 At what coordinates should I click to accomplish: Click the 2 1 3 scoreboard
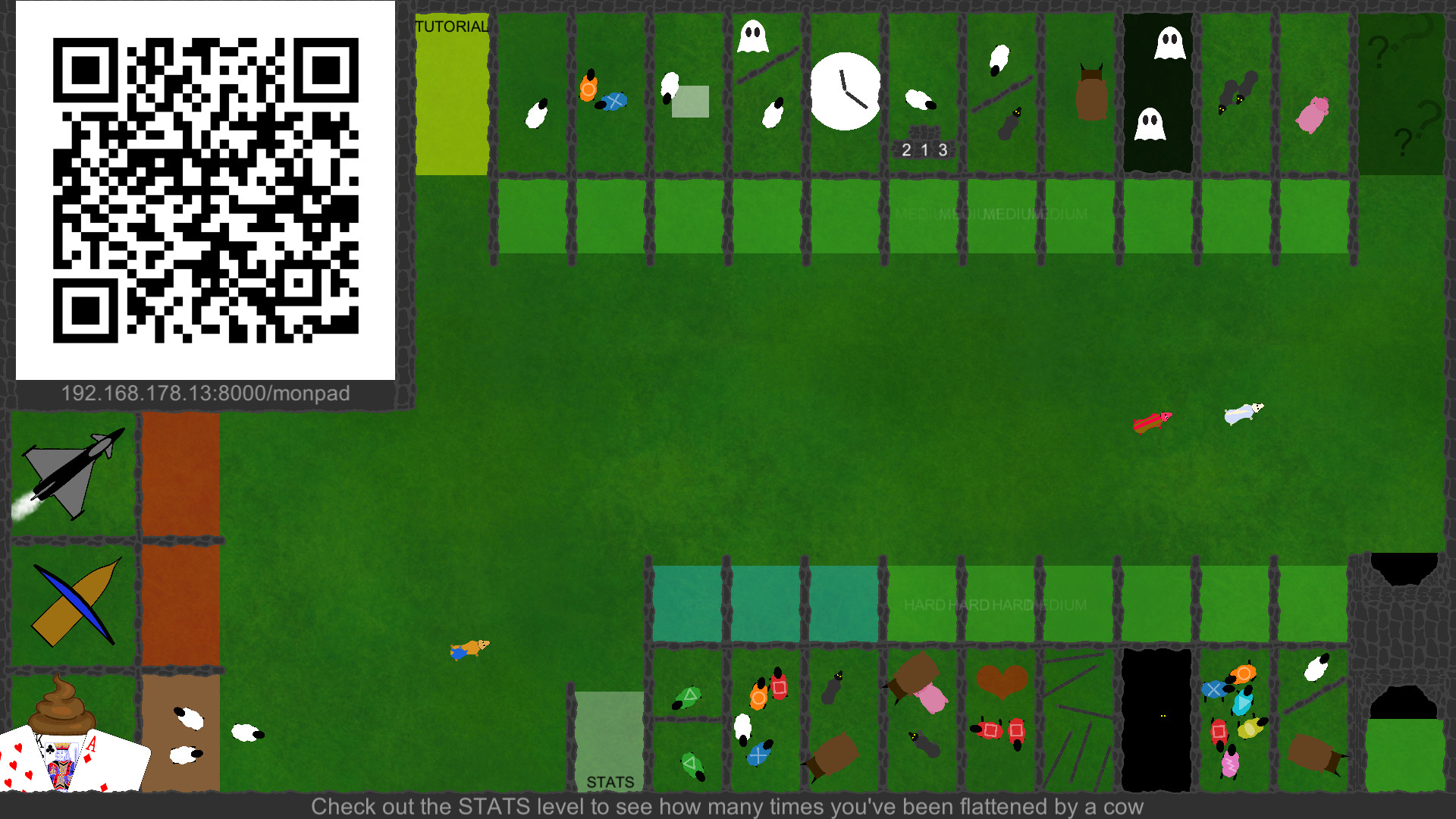tap(923, 150)
